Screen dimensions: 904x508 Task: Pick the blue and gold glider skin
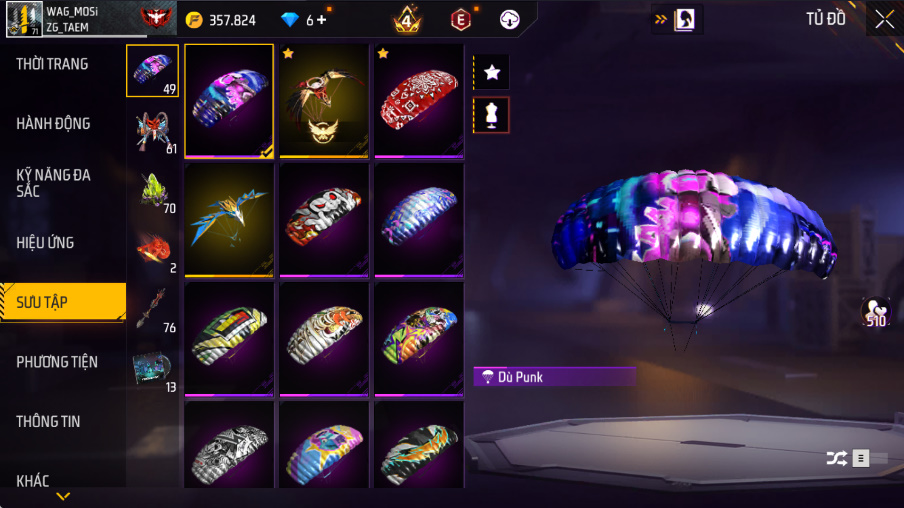click(229, 219)
